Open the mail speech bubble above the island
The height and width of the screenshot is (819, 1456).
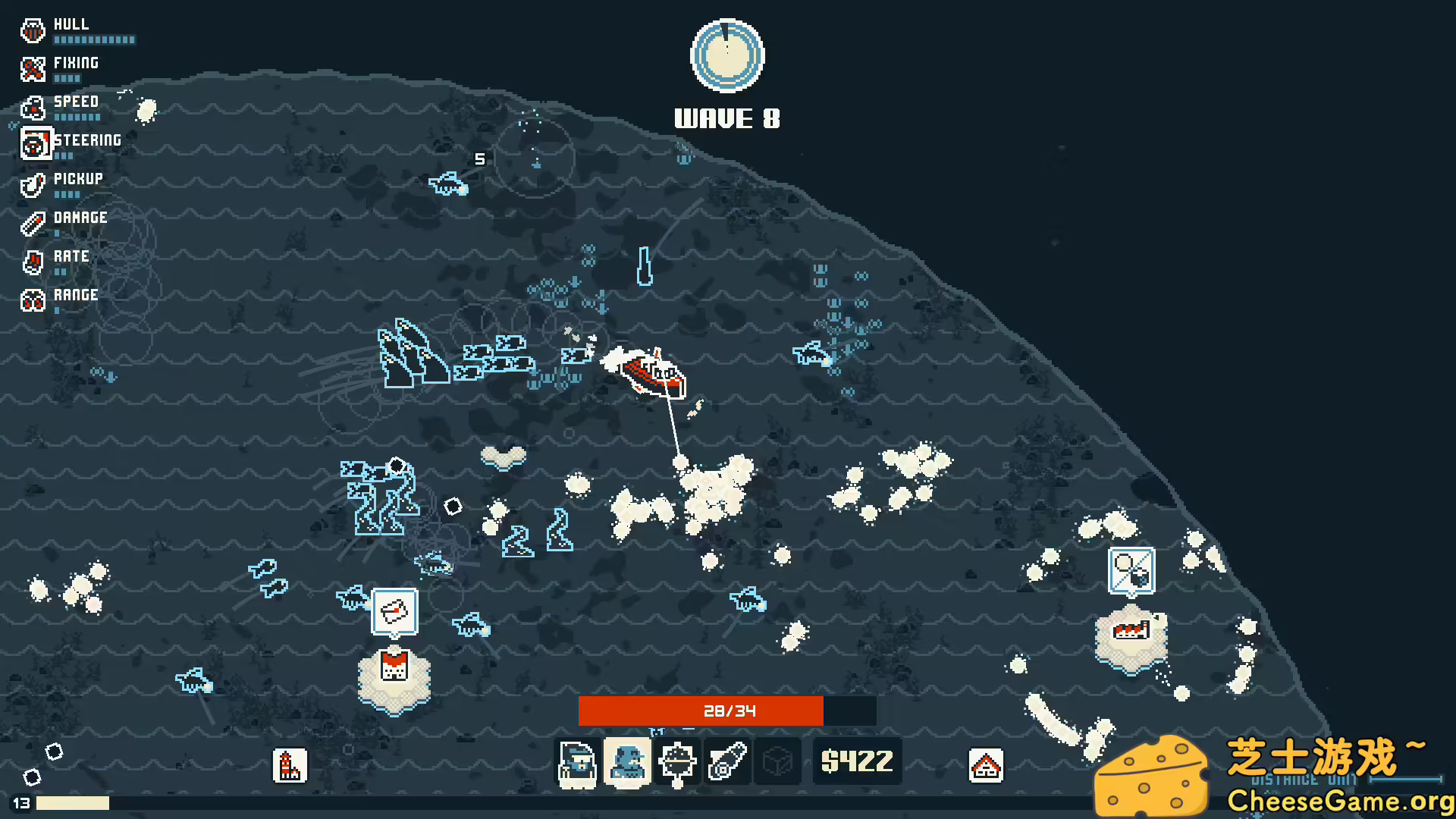coord(395,611)
